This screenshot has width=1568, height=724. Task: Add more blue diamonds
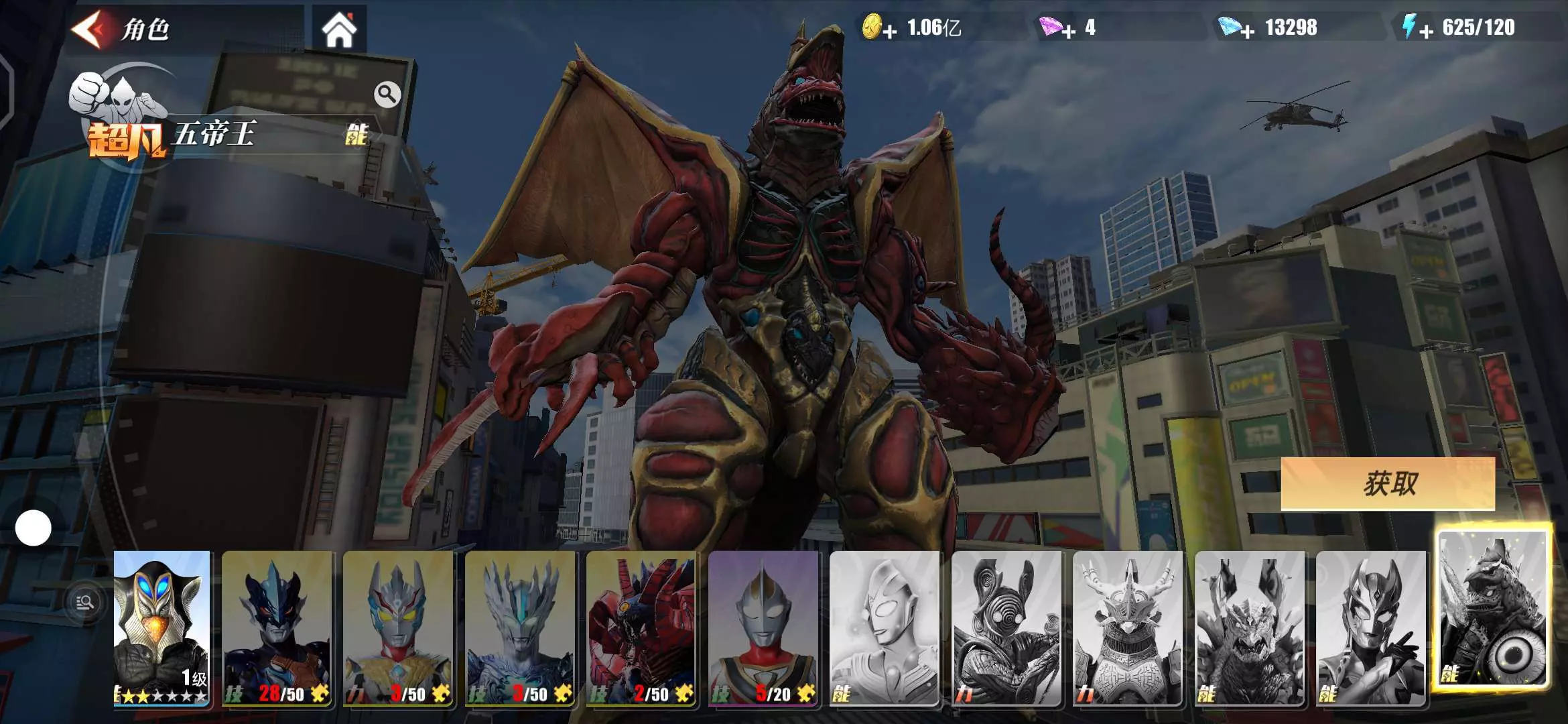(1247, 31)
